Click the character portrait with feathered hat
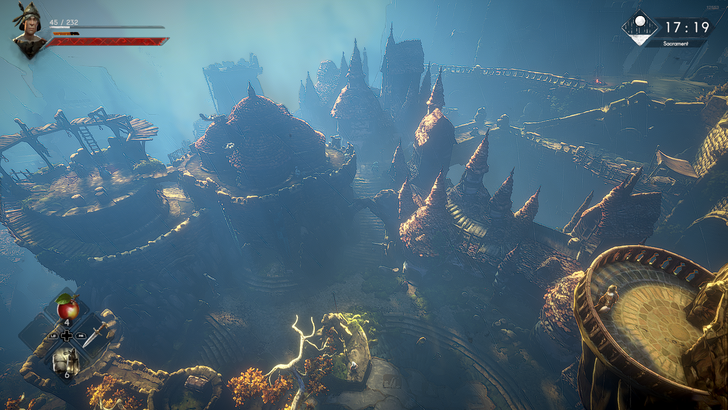Screen dimensions: 728x410 (x=28, y=30)
